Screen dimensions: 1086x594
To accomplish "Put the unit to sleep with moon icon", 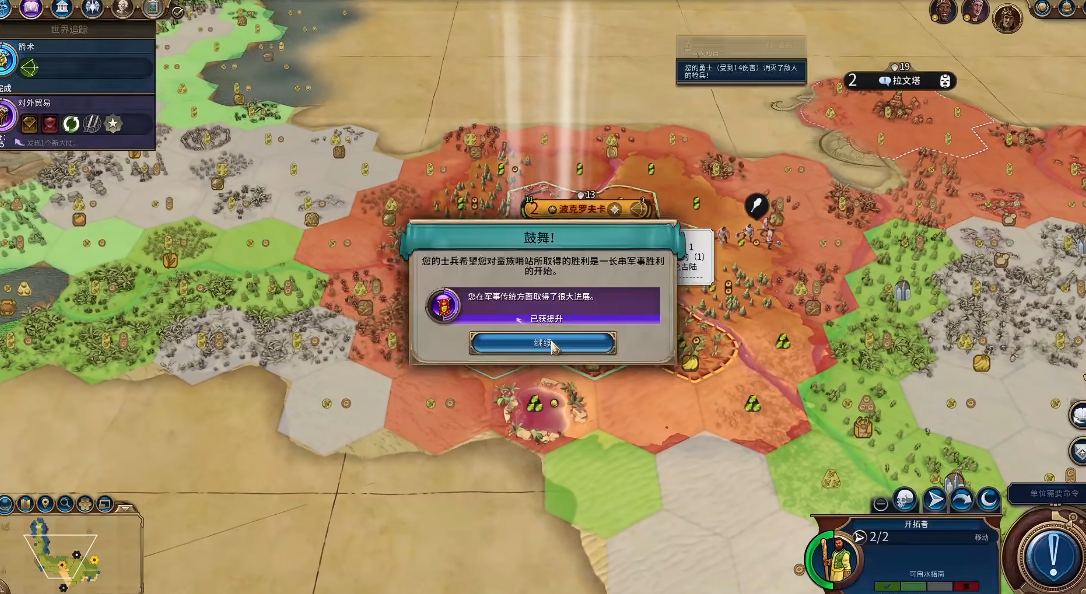I will click(x=988, y=498).
